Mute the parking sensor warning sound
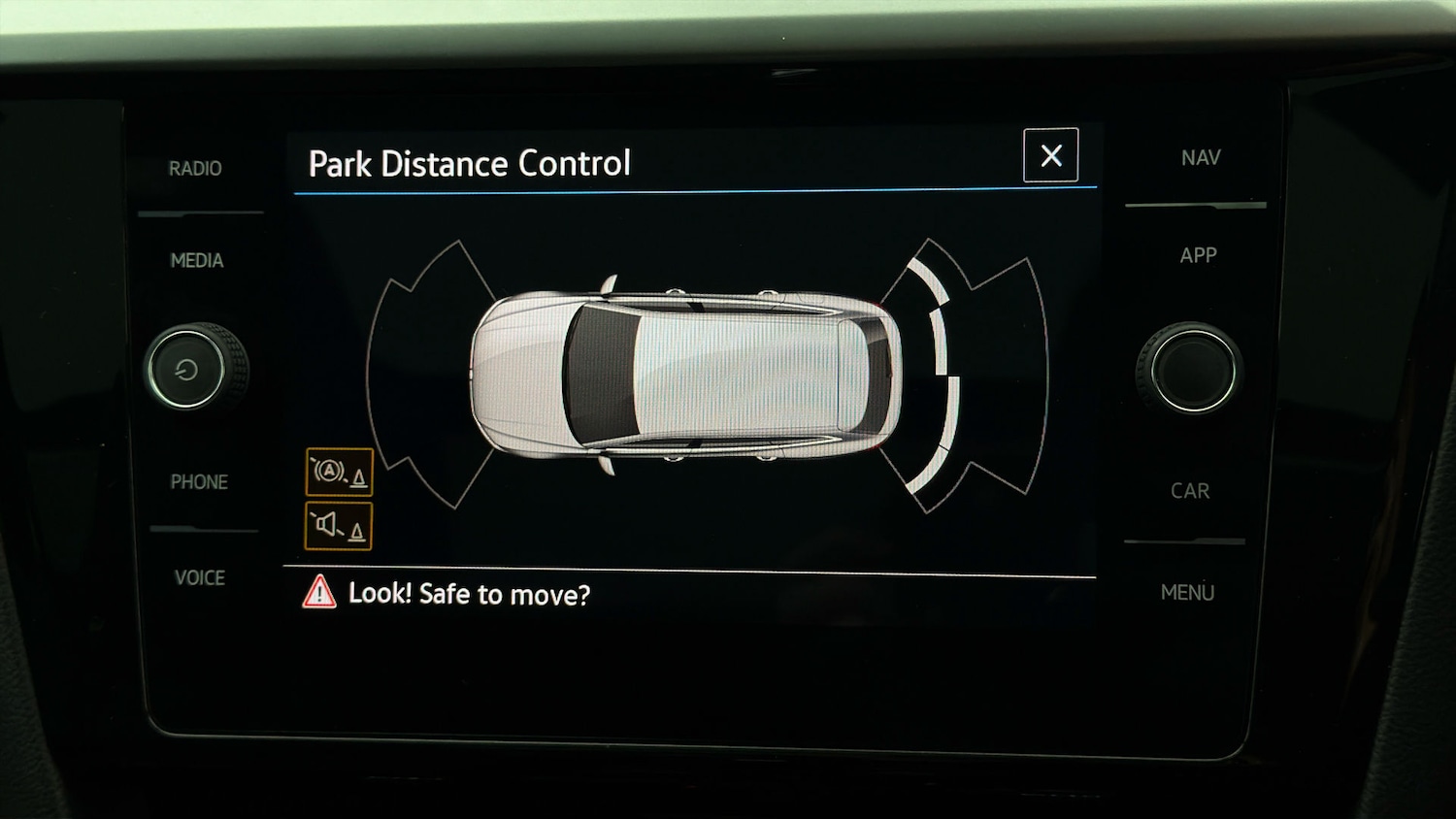The width and height of the screenshot is (1456, 819). (x=339, y=526)
